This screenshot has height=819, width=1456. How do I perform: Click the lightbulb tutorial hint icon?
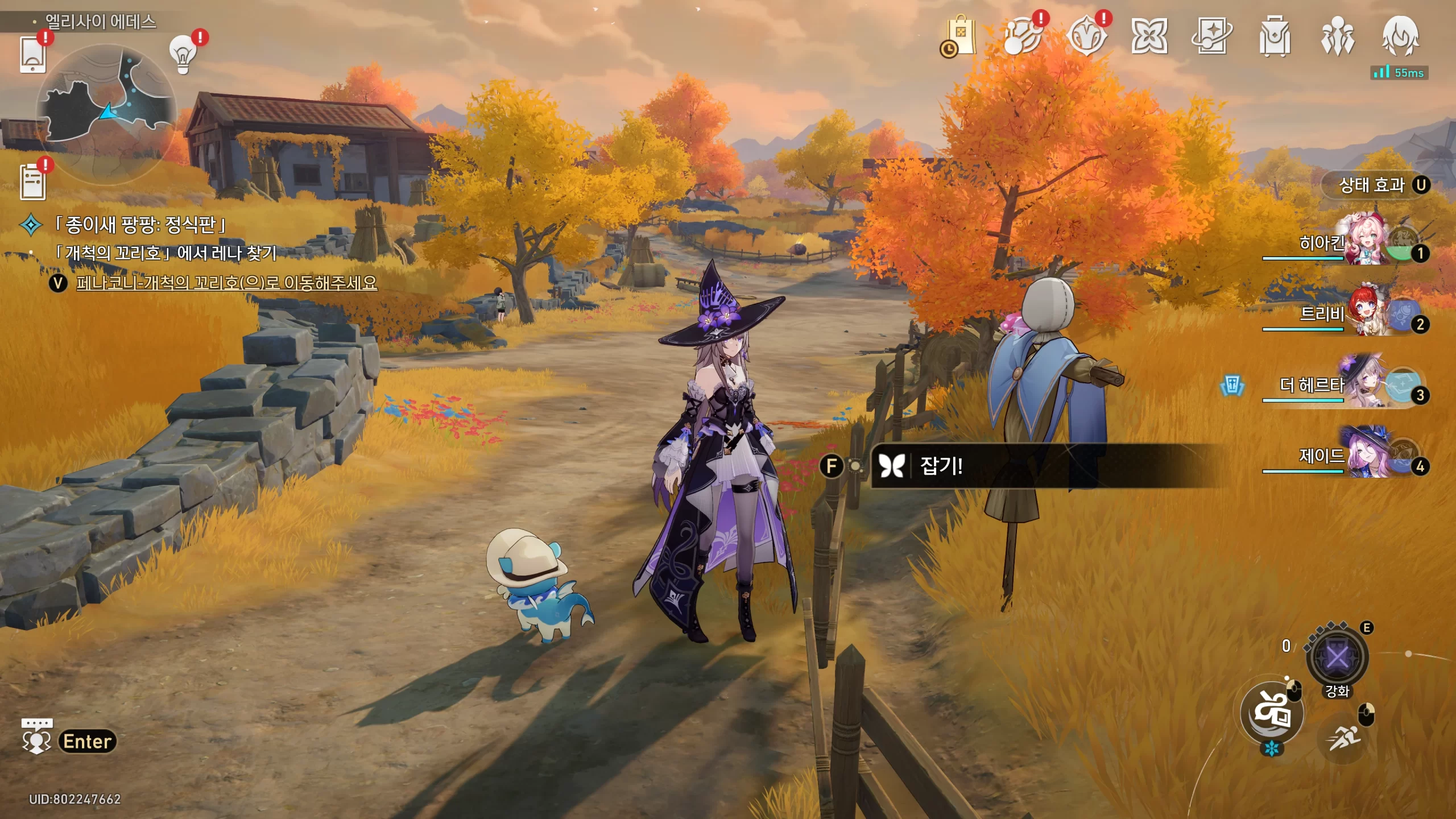[x=183, y=55]
